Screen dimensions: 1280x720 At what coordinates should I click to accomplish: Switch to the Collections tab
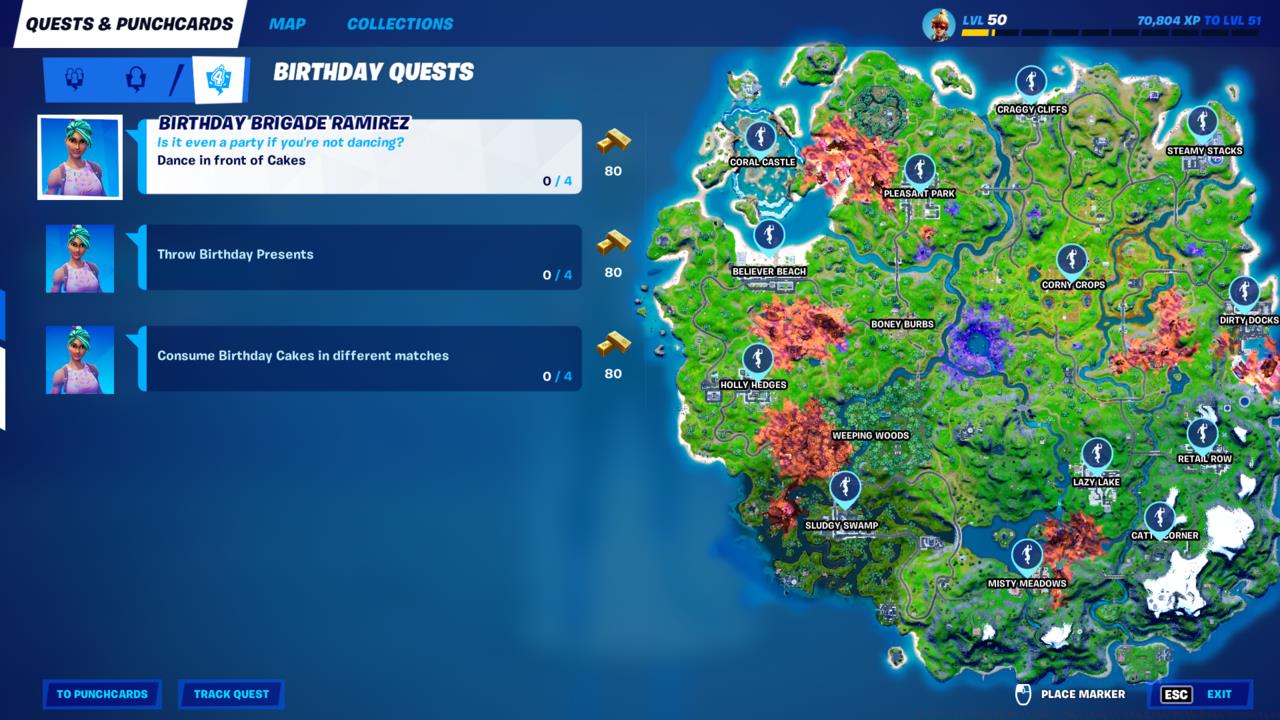397,23
